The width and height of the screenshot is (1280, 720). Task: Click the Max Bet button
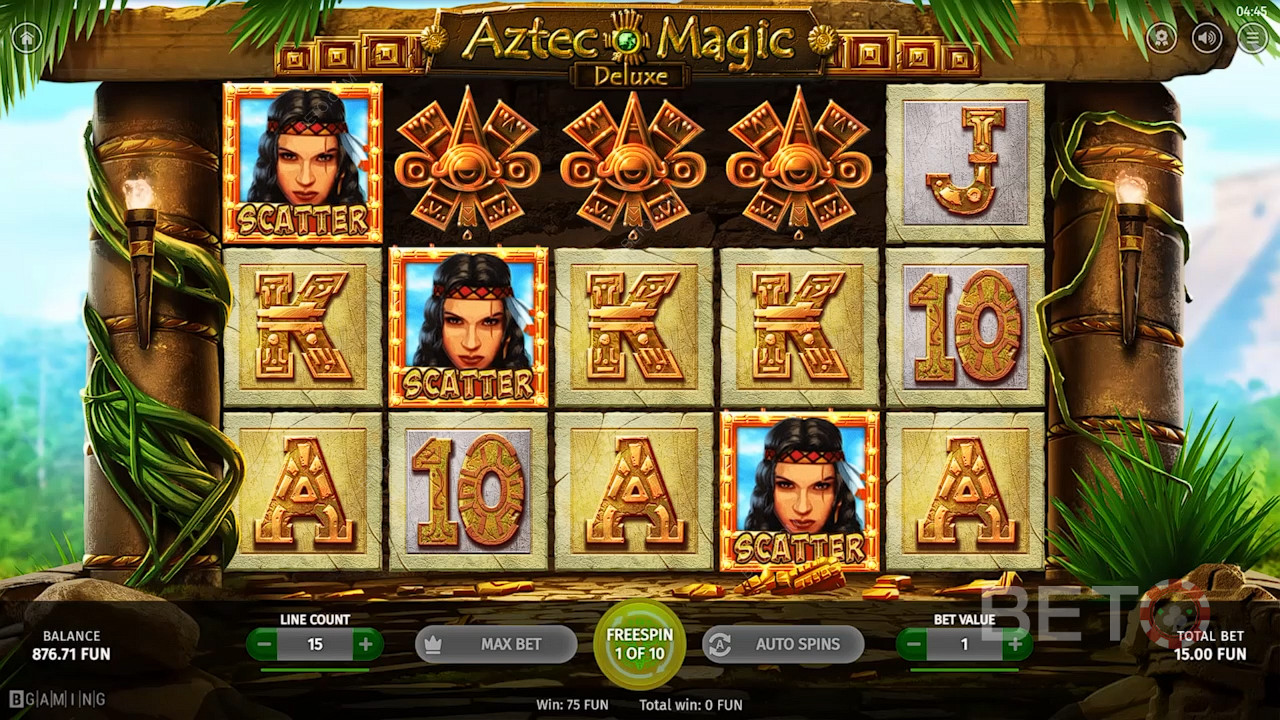[496, 645]
